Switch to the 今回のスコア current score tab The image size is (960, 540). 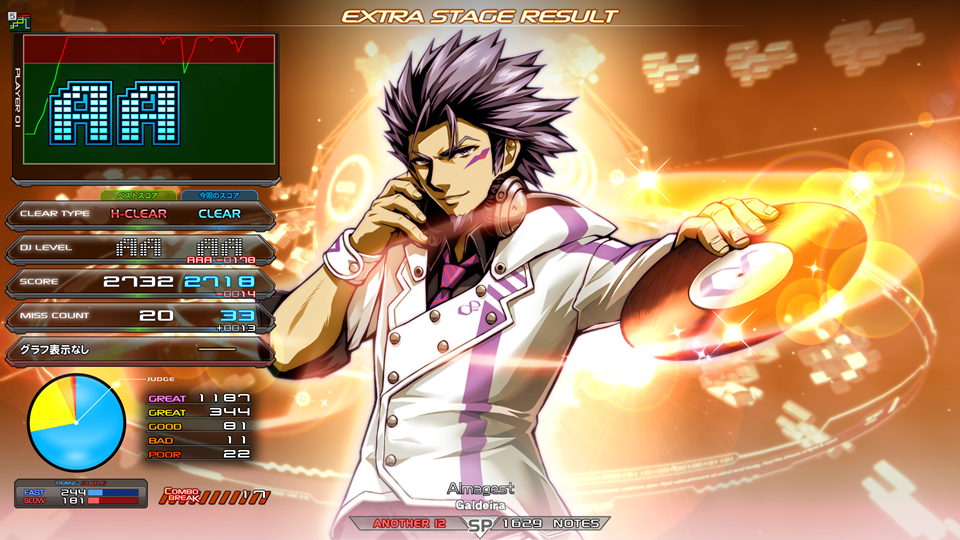(x=219, y=196)
